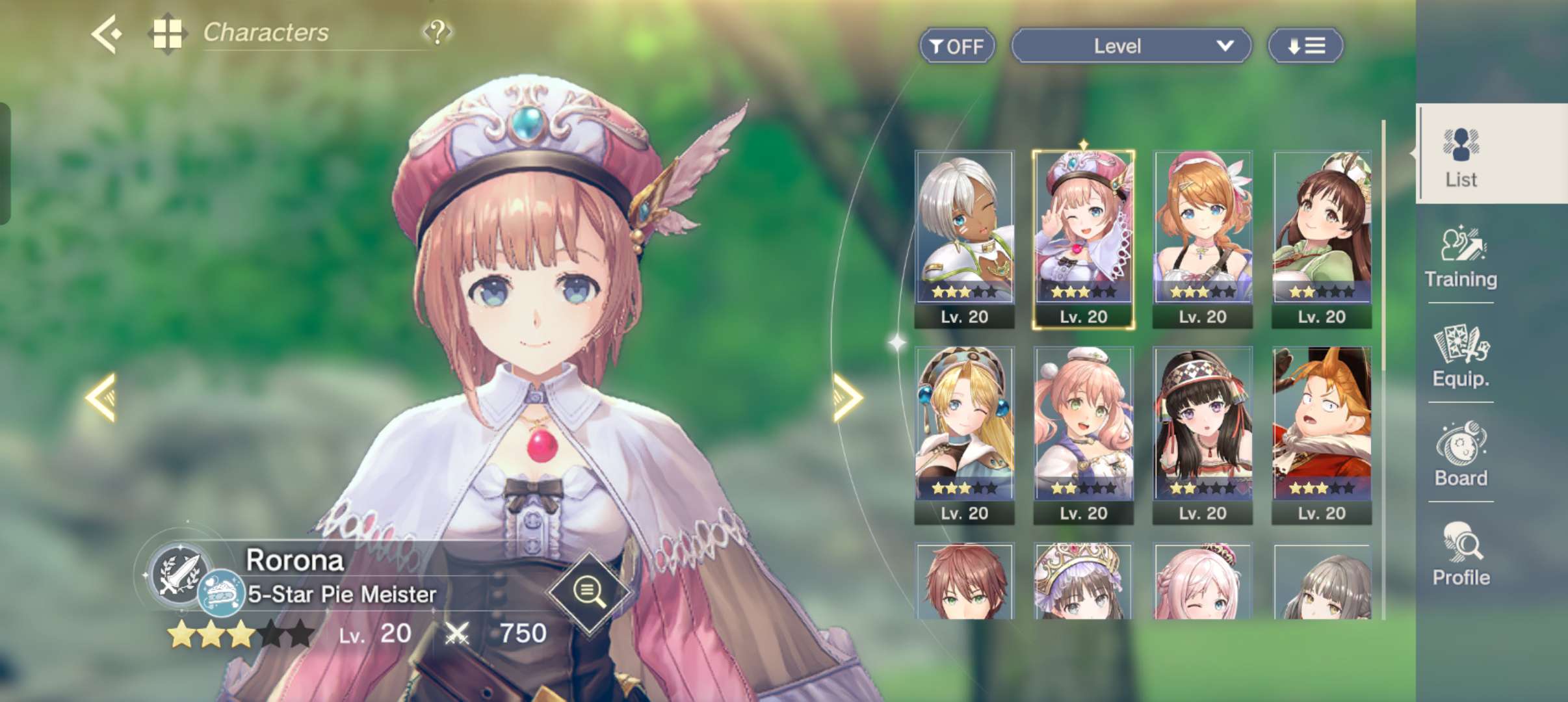The image size is (1568, 702).
Task: View the Profile tab
Action: [1461, 554]
